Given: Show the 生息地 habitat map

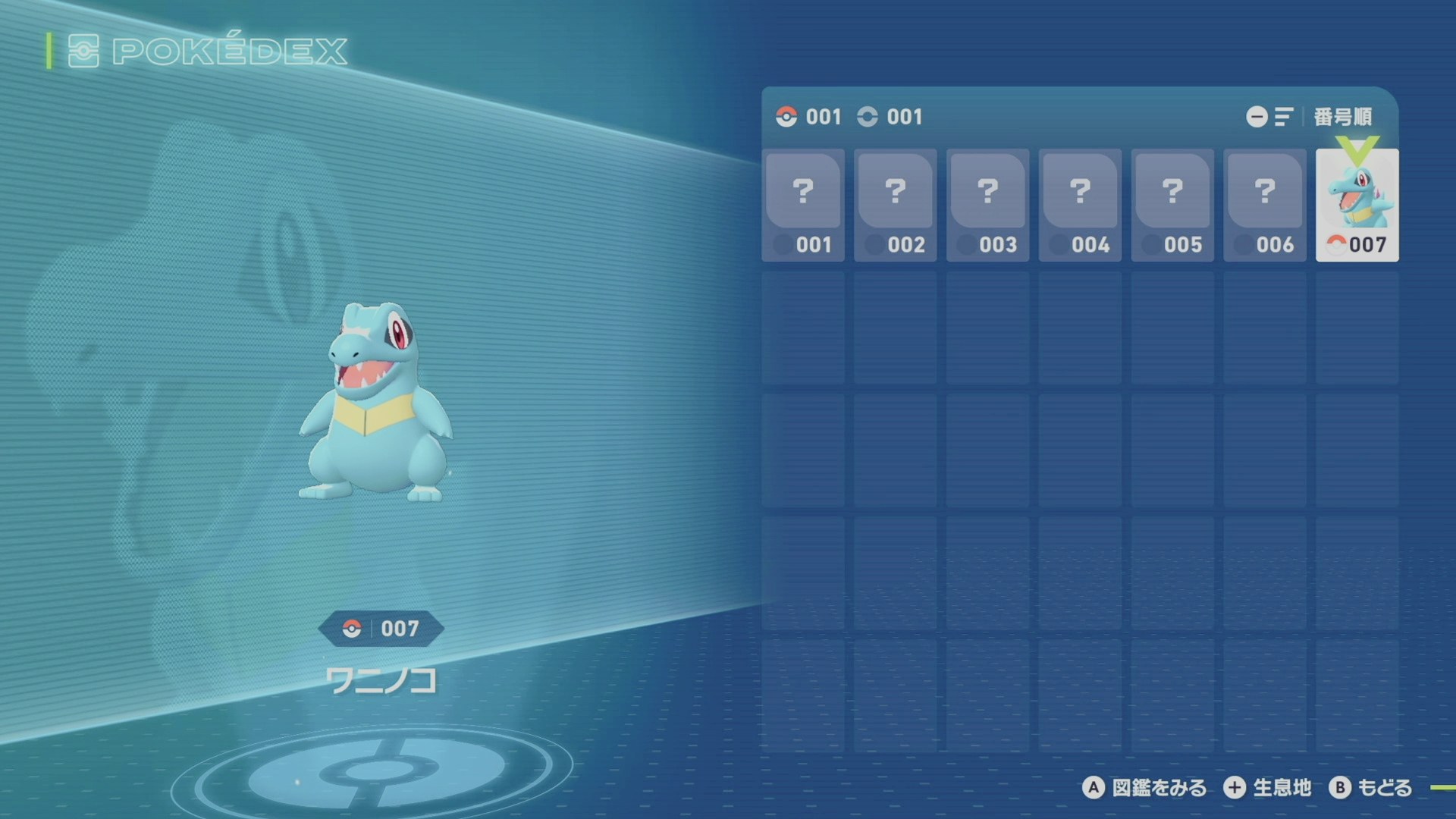Looking at the screenshot, I should coord(1267,788).
